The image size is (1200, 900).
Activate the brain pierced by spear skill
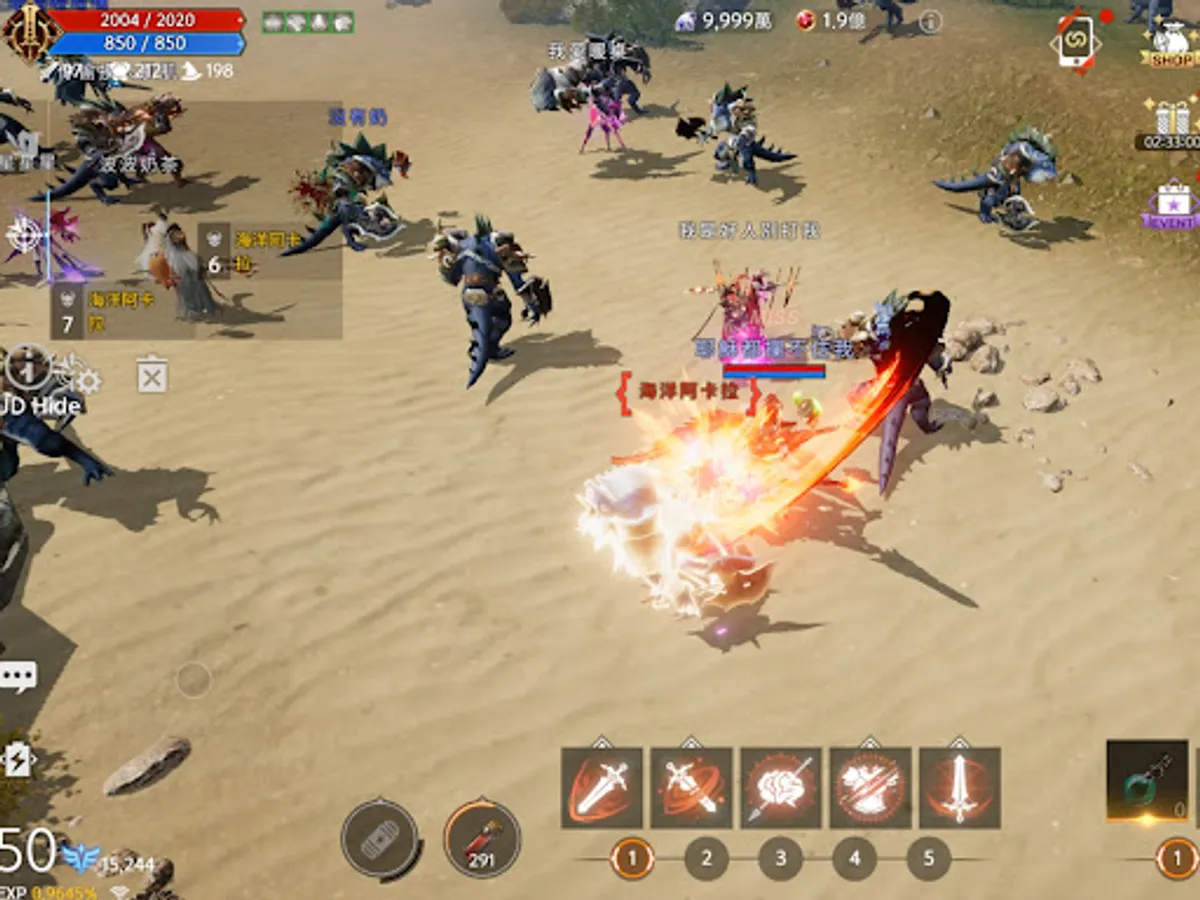[x=780, y=787]
